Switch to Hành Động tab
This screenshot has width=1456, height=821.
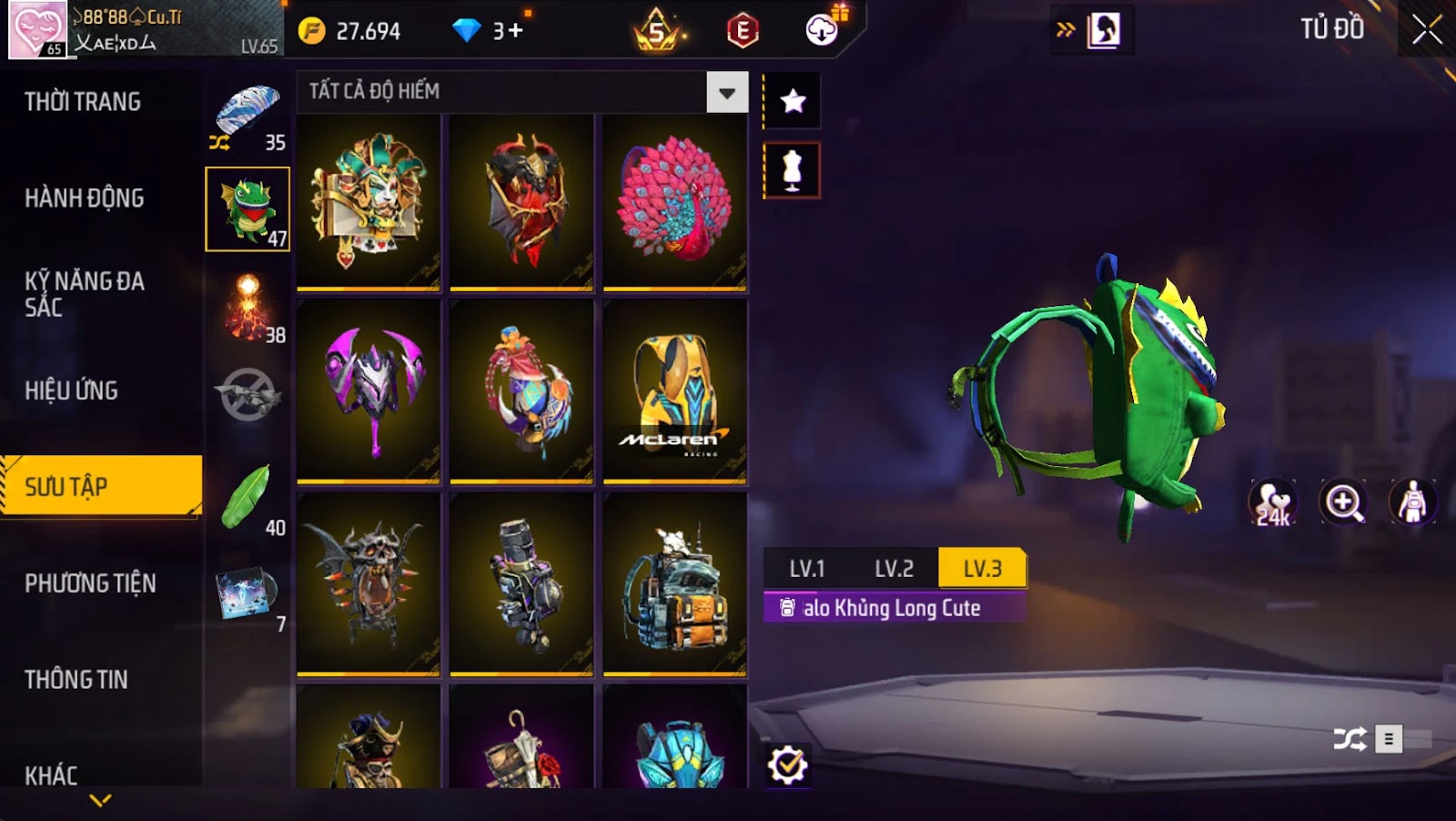[x=85, y=198]
